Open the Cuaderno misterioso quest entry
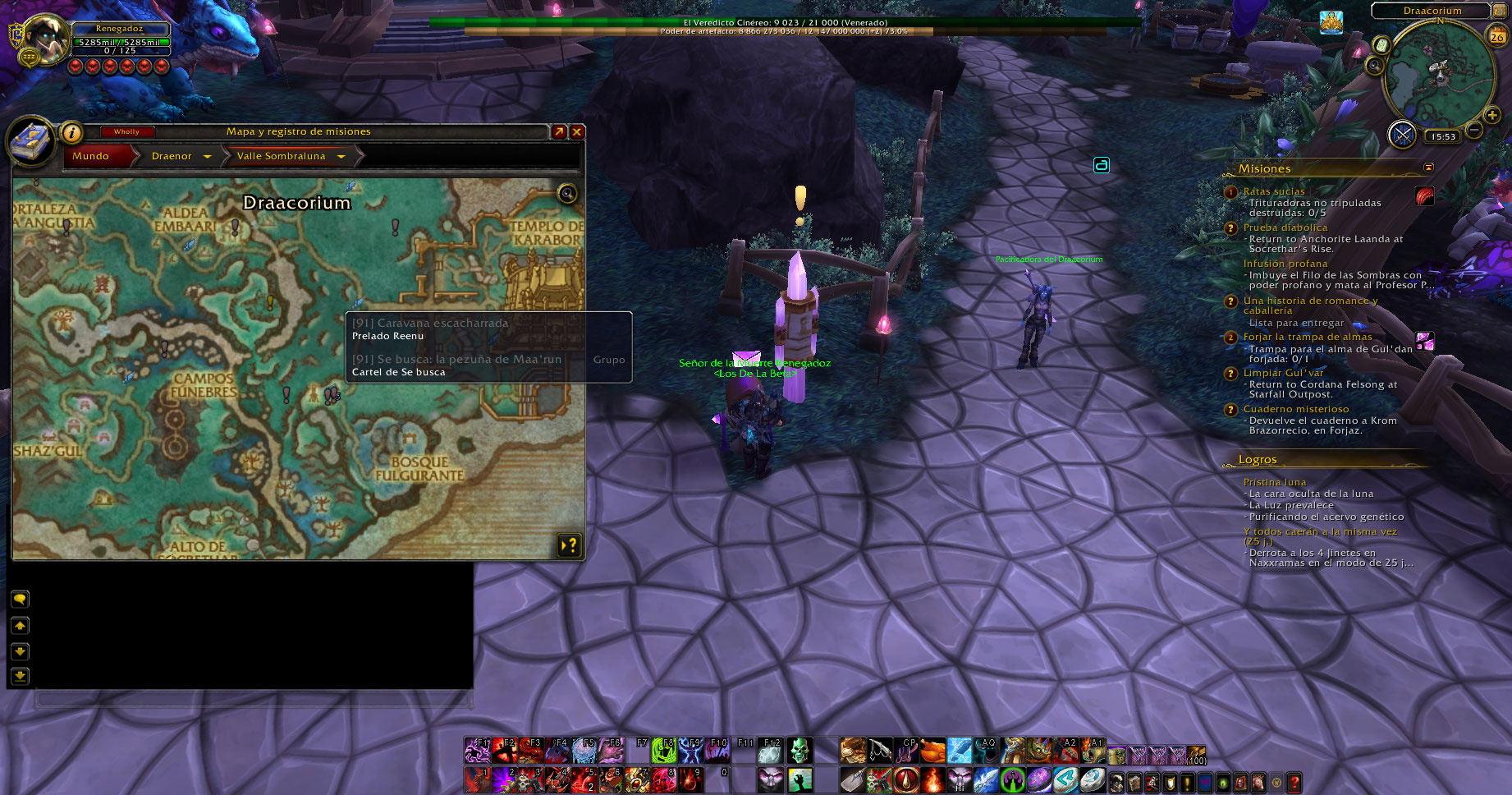The image size is (1512, 795). pyautogui.click(x=1295, y=409)
